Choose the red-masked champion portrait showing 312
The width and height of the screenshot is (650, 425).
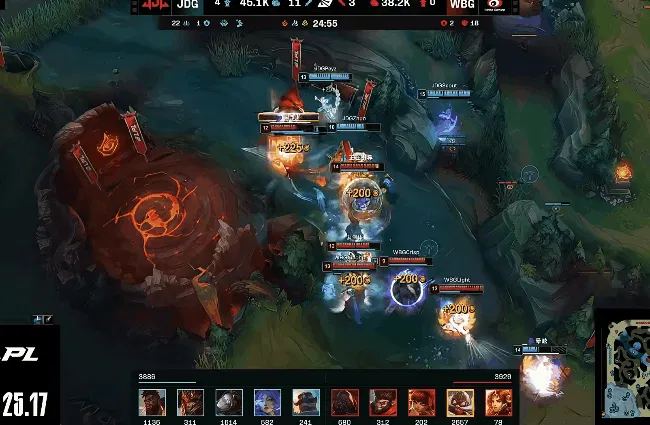click(x=383, y=402)
